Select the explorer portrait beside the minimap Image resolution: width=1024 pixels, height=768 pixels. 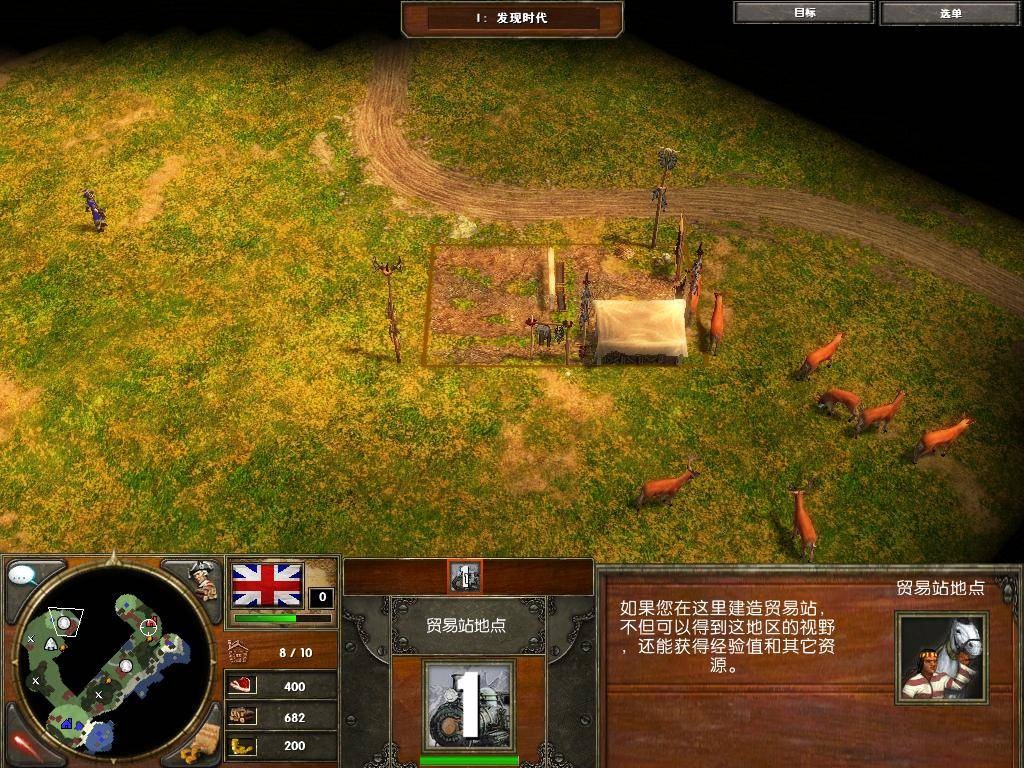[202, 580]
